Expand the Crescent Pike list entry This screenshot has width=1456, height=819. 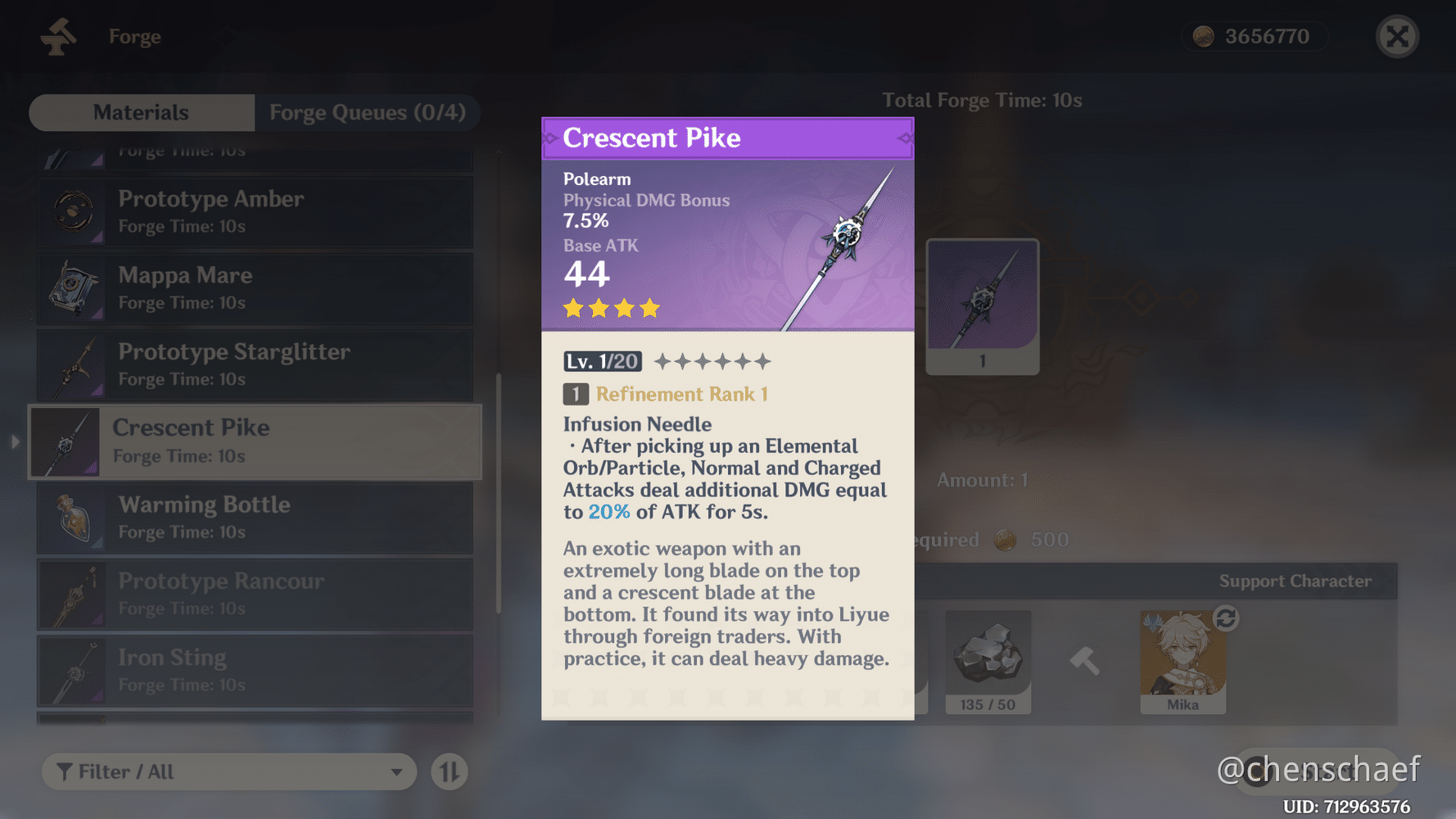tap(255, 441)
